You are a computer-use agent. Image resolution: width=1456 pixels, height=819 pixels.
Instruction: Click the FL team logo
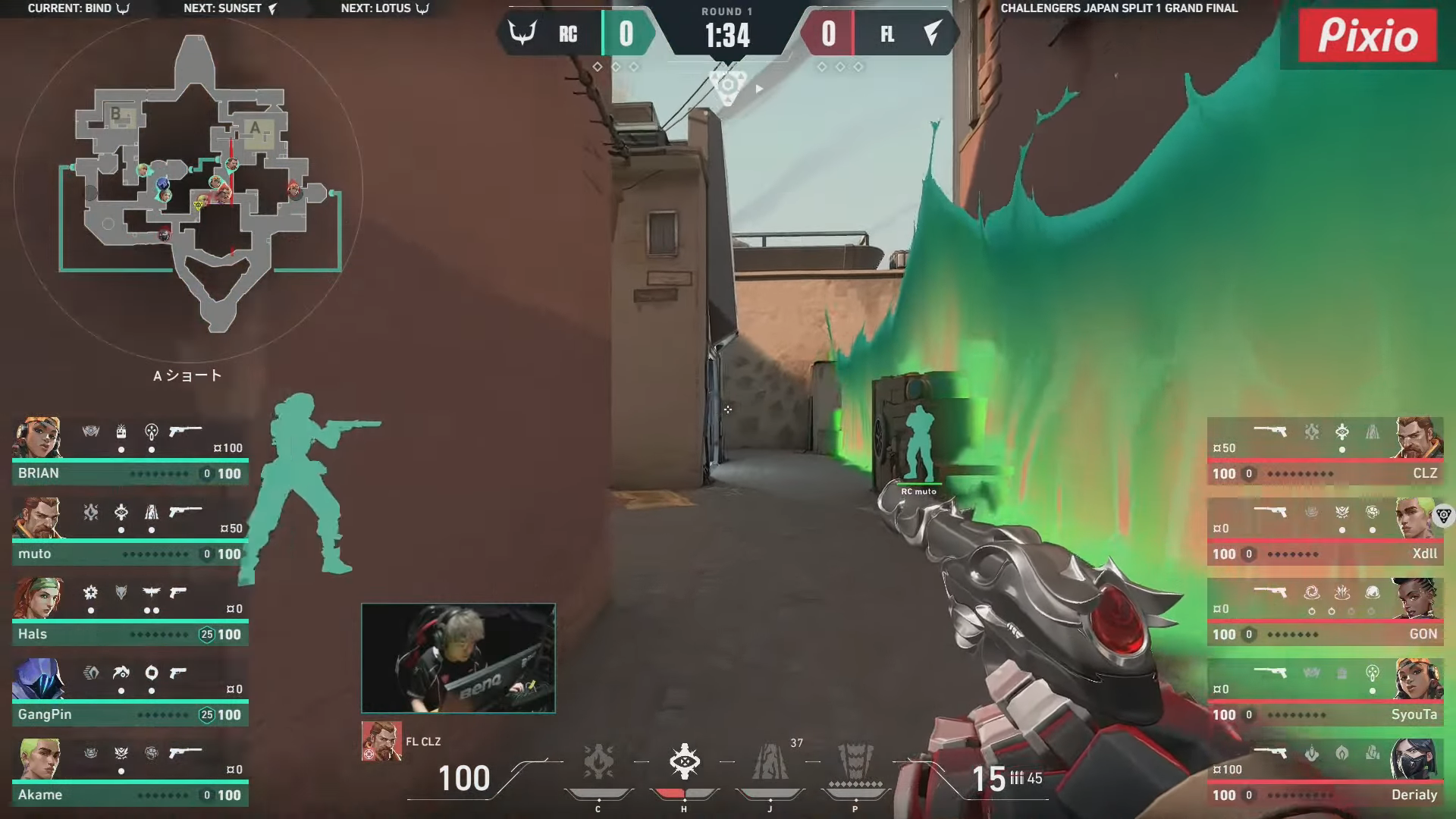tap(933, 33)
